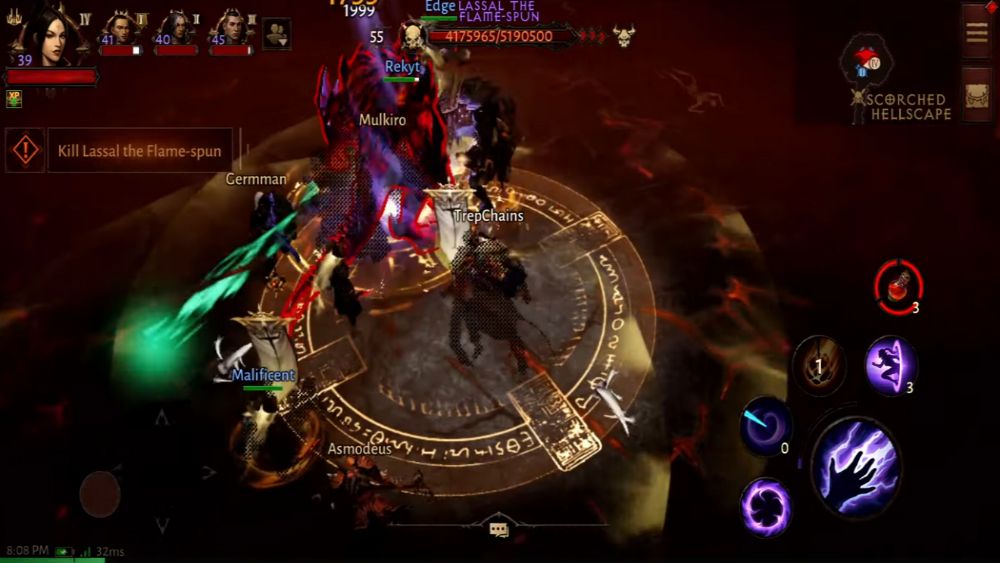Select the level 45 party member portrait
This screenshot has width=1000, height=563.
231,28
